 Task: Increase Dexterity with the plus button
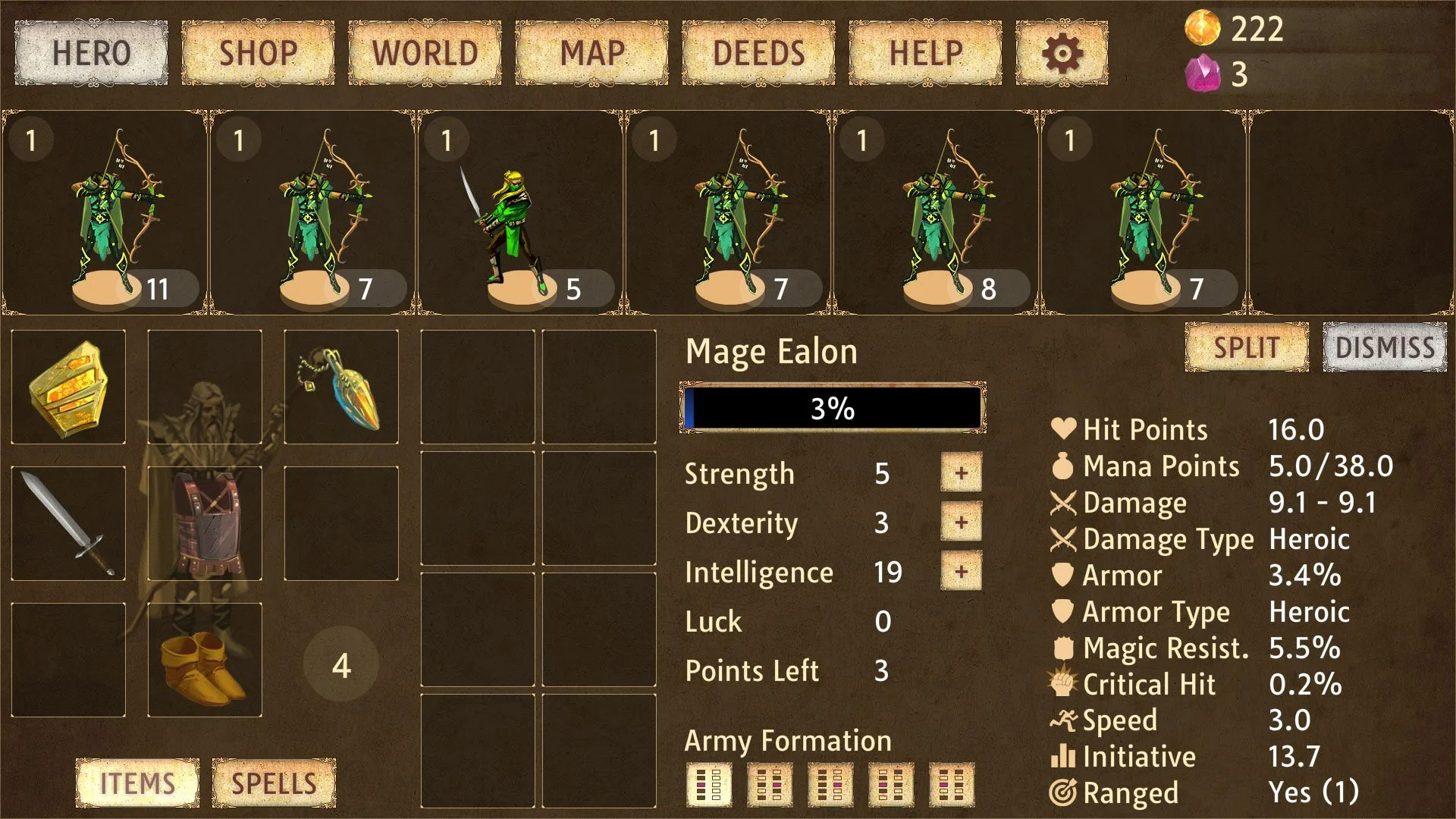pyautogui.click(x=961, y=522)
